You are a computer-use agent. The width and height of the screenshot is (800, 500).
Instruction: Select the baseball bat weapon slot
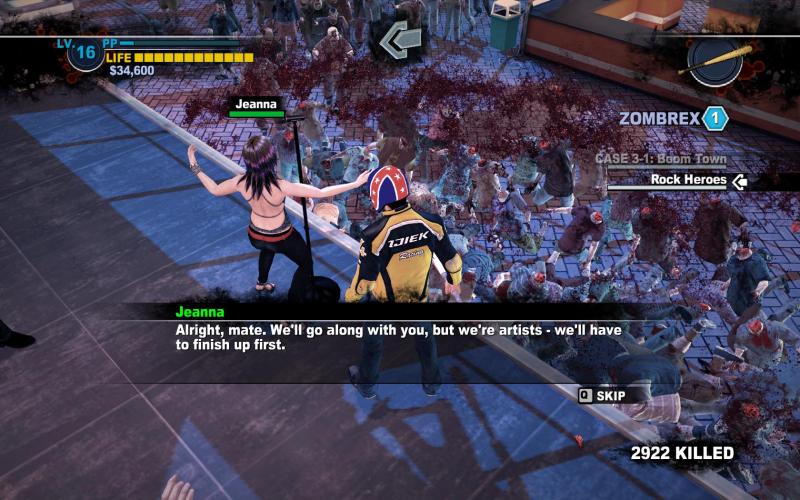(x=716, y=60)
